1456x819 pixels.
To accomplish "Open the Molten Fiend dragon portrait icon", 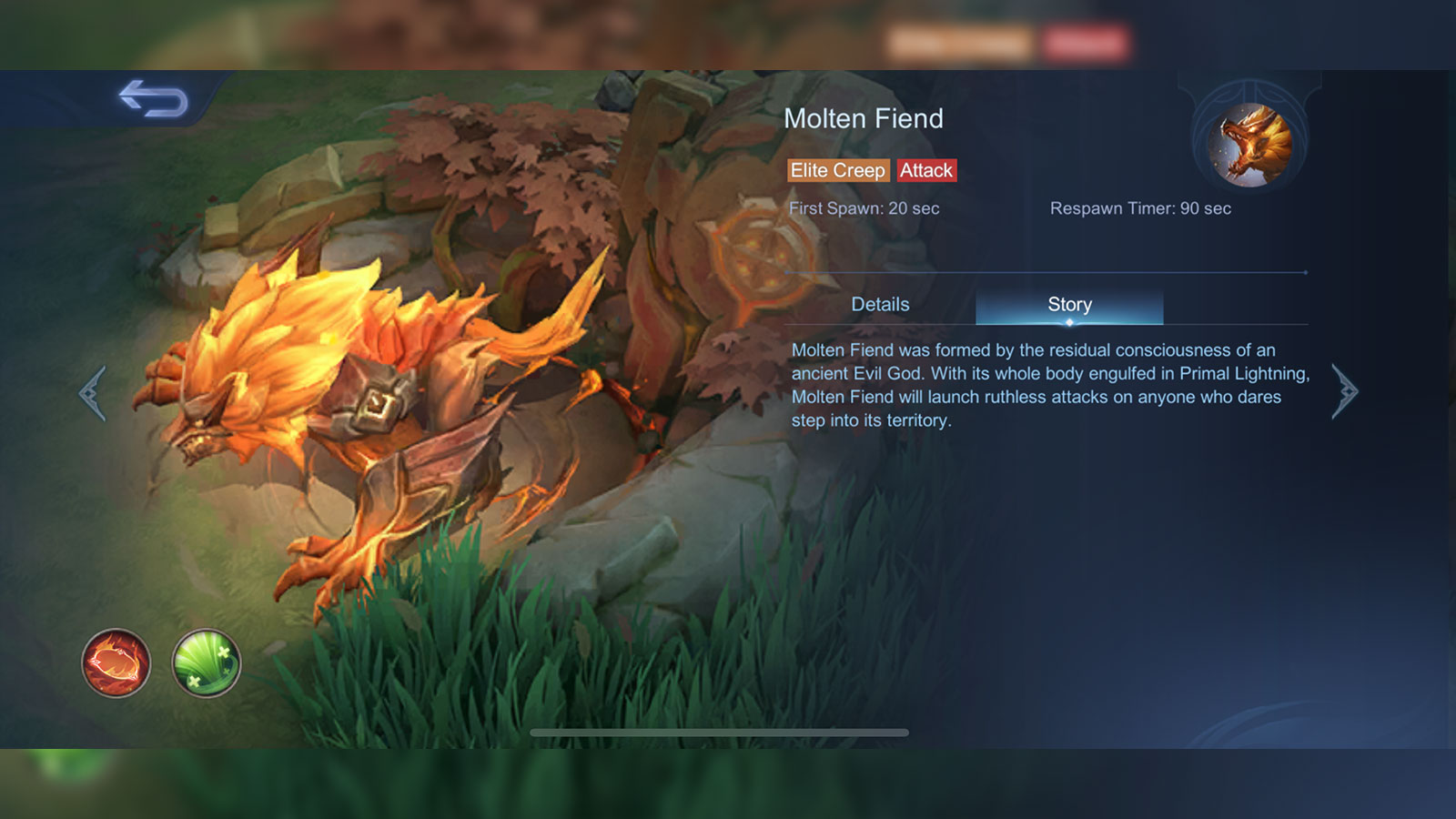I will tap(1249, 144).
